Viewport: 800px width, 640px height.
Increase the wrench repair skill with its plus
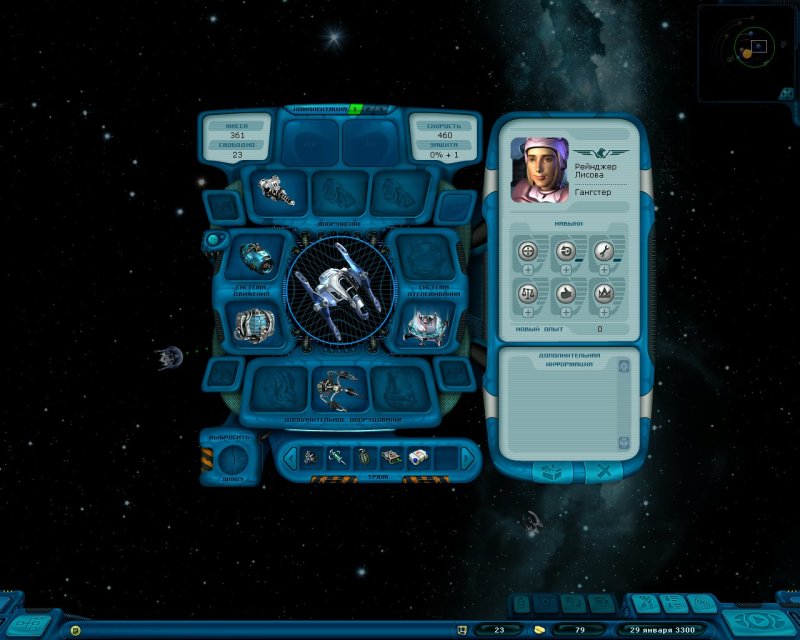[603, 270]
